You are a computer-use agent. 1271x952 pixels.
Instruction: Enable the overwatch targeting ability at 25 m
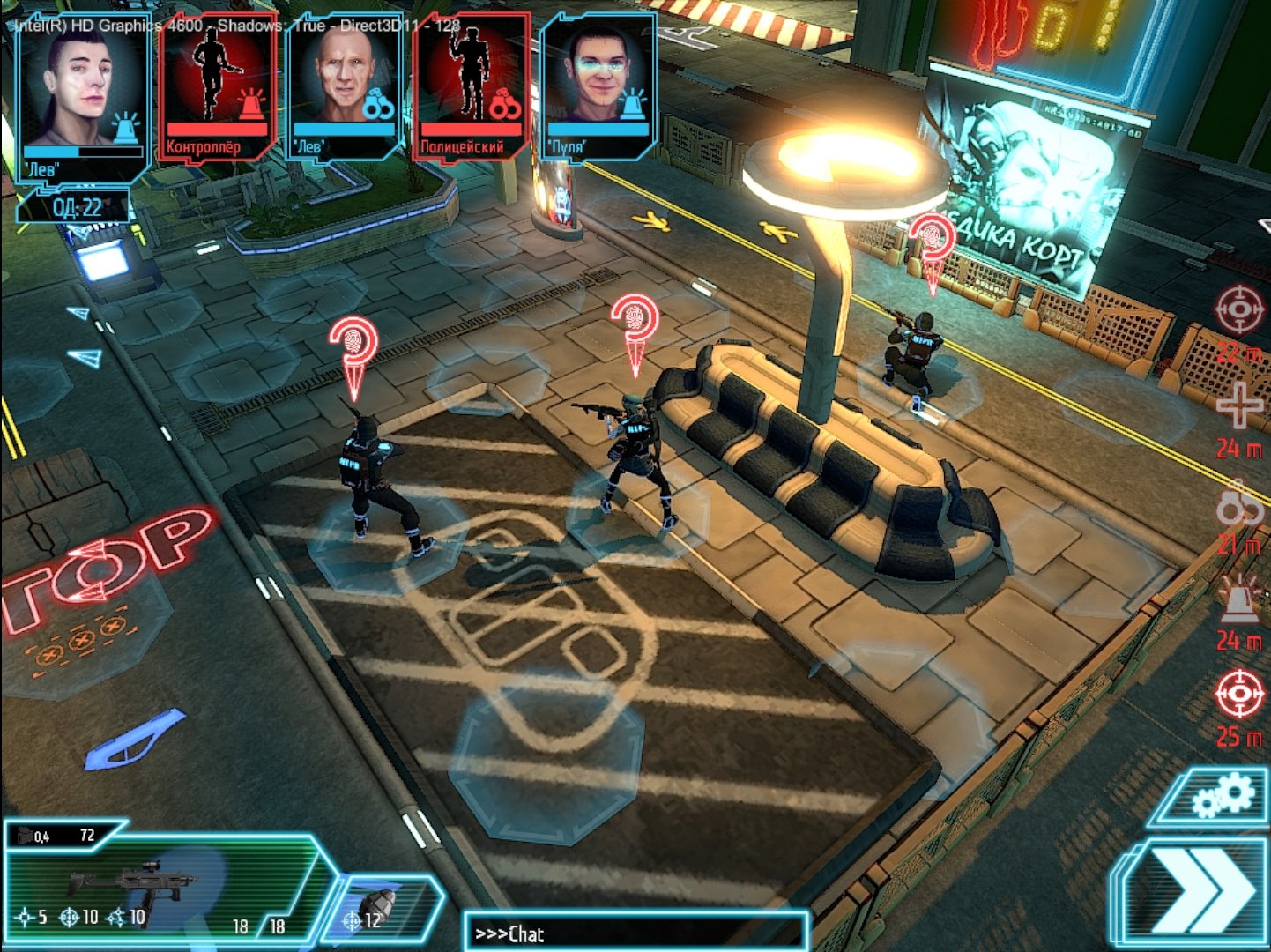click(x=1238, y=692)
